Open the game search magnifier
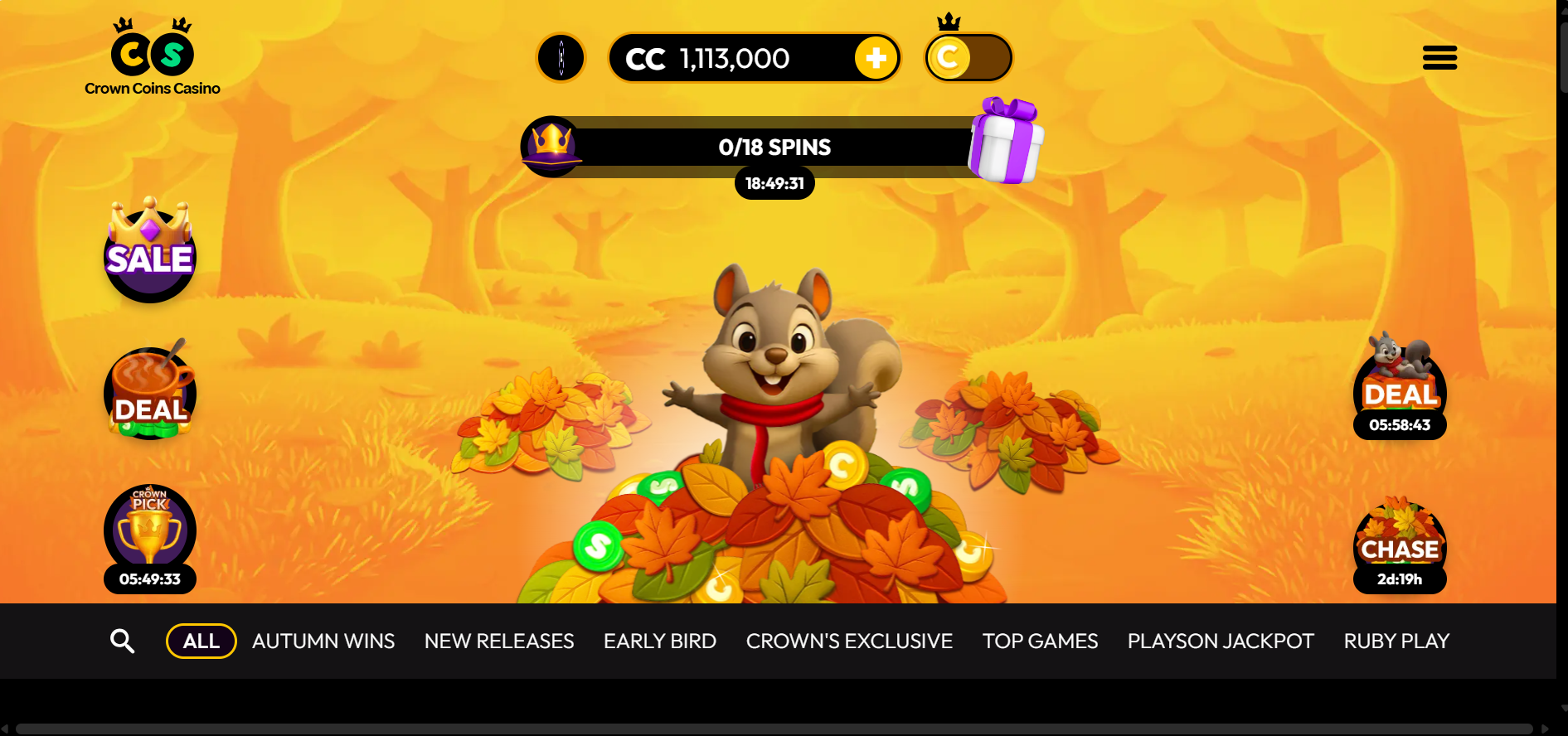 (123, 641)
